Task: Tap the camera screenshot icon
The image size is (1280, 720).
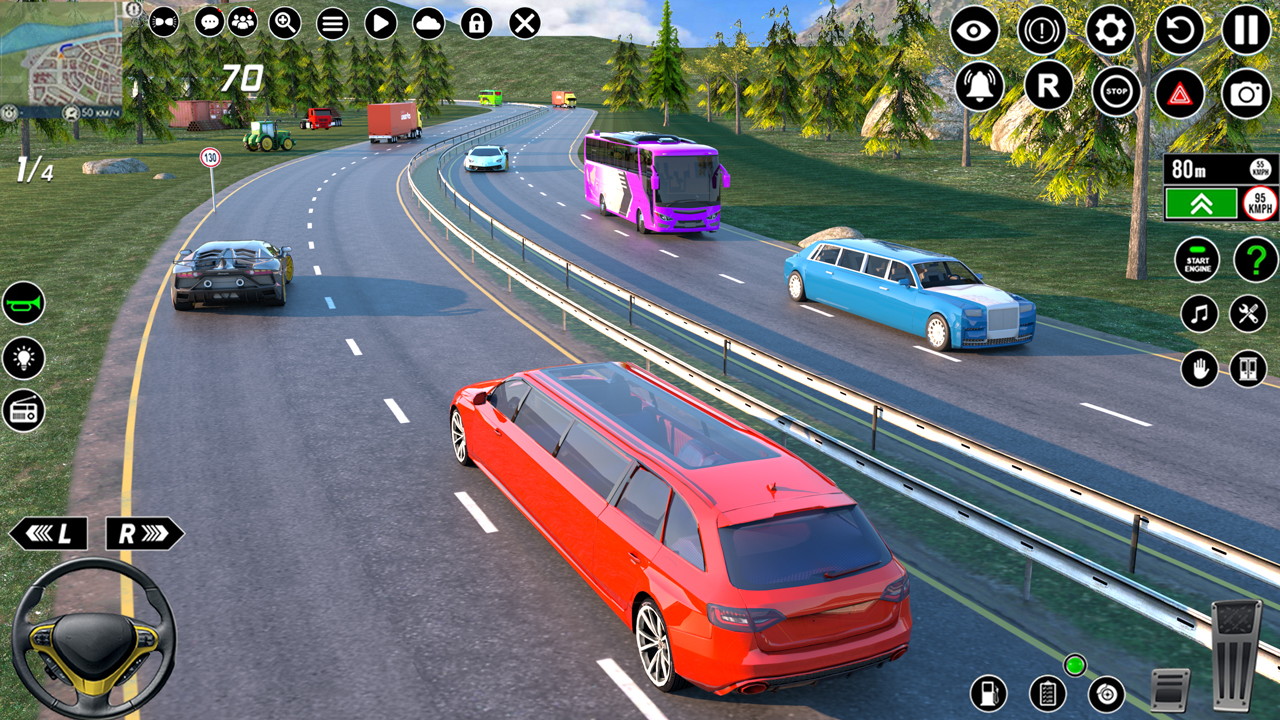Action: tap(1246, 93)
